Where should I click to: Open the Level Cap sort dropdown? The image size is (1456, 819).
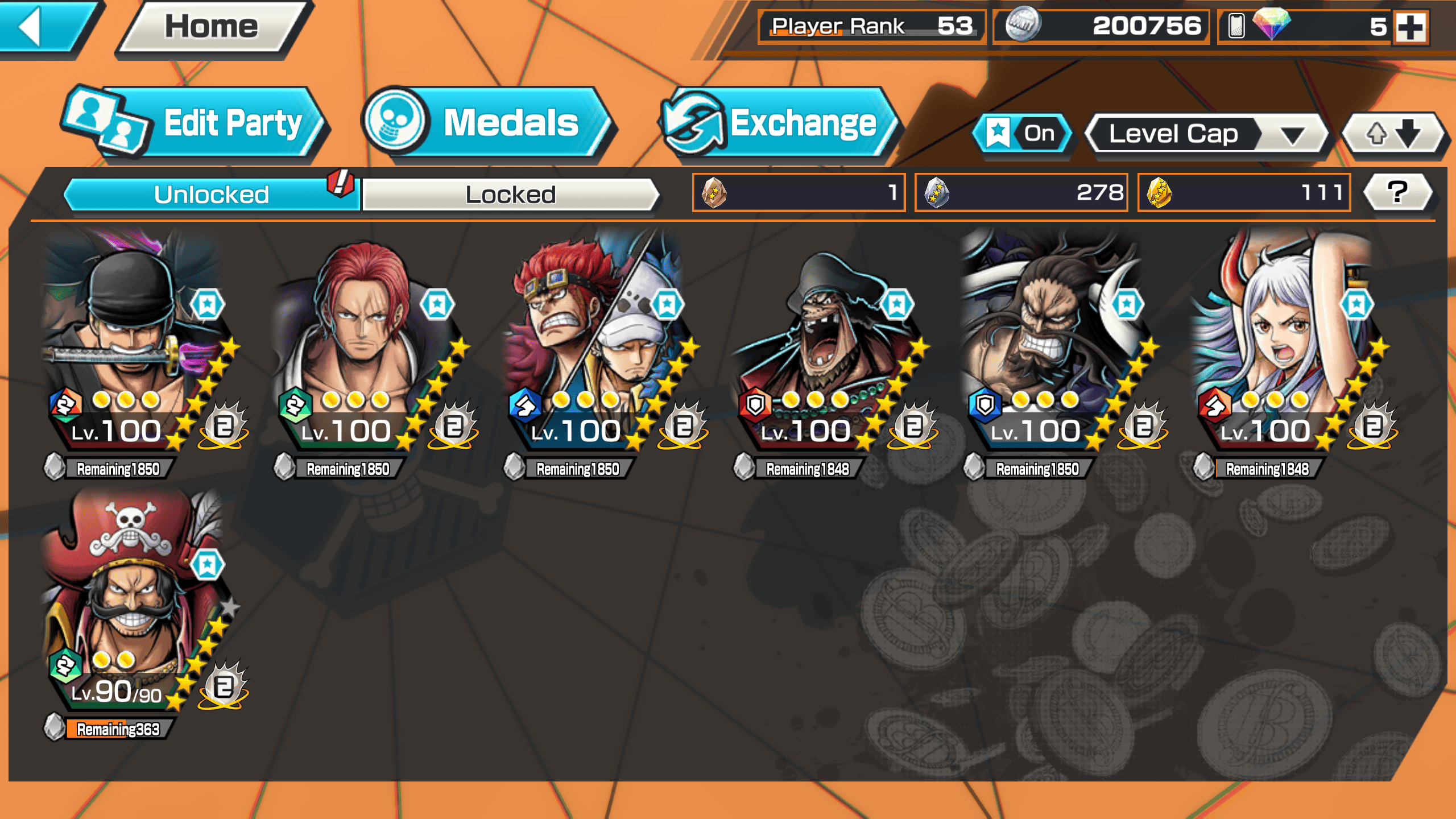coord(1206,134)
